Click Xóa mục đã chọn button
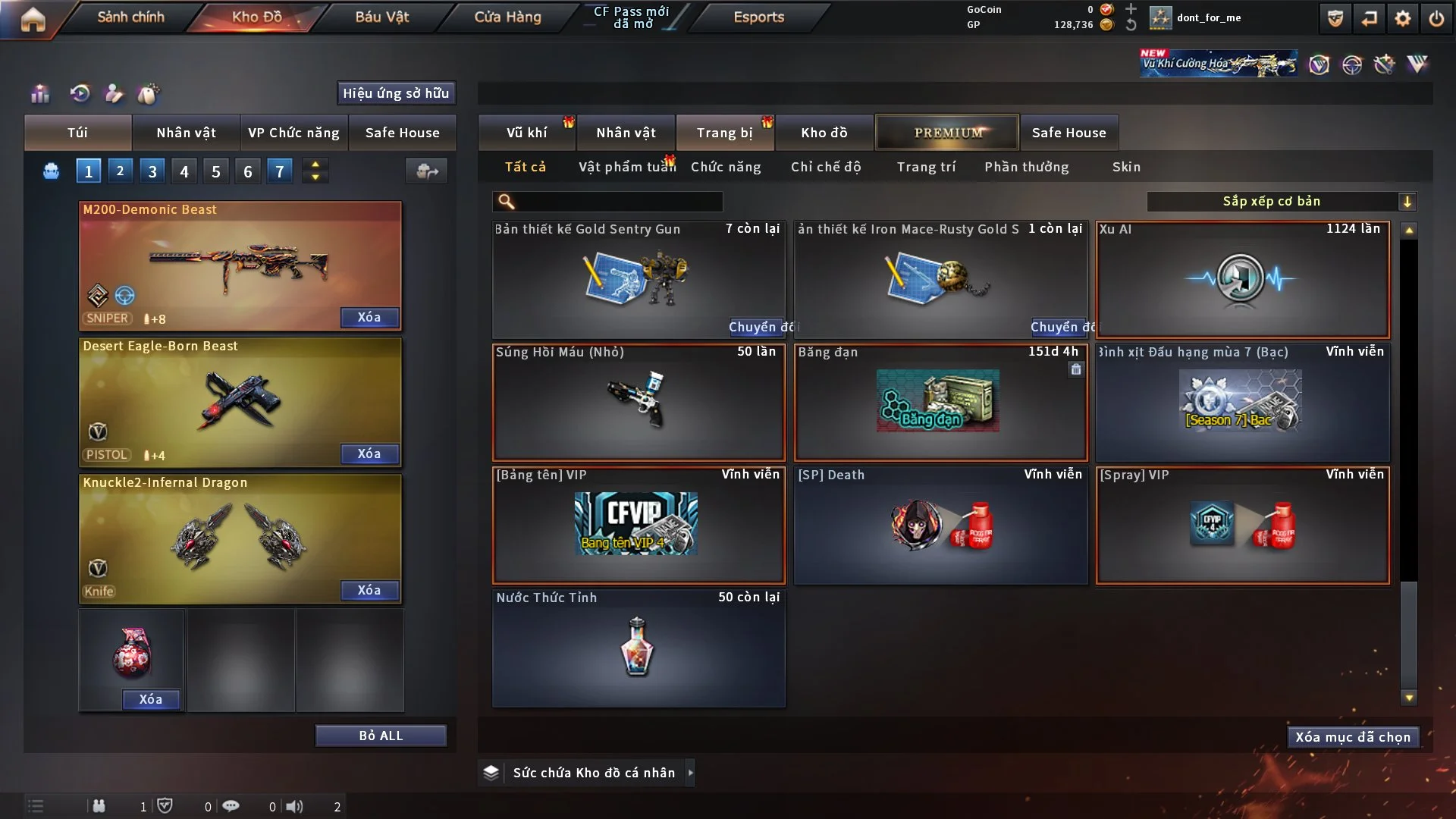1456x819 pixels. click(1353, 737)
